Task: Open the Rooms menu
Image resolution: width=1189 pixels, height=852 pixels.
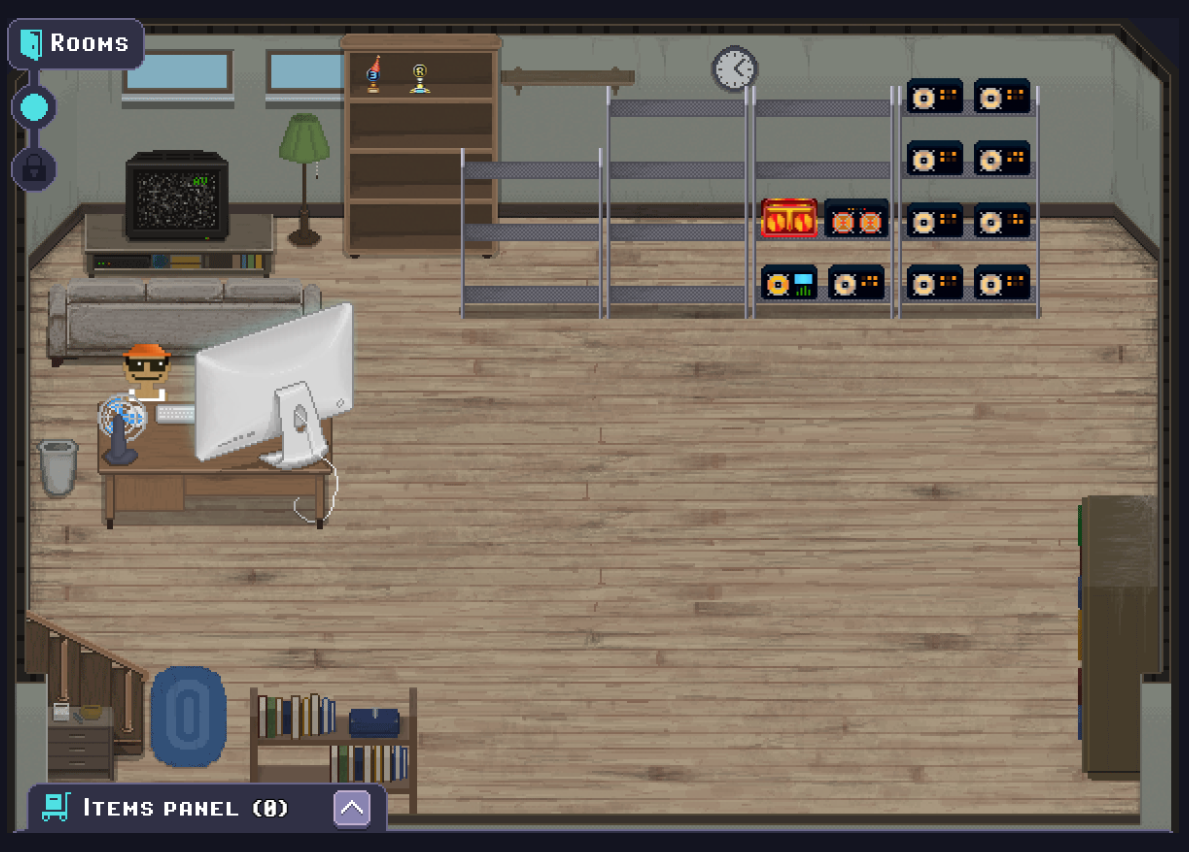Action: [x=76, y=44]
